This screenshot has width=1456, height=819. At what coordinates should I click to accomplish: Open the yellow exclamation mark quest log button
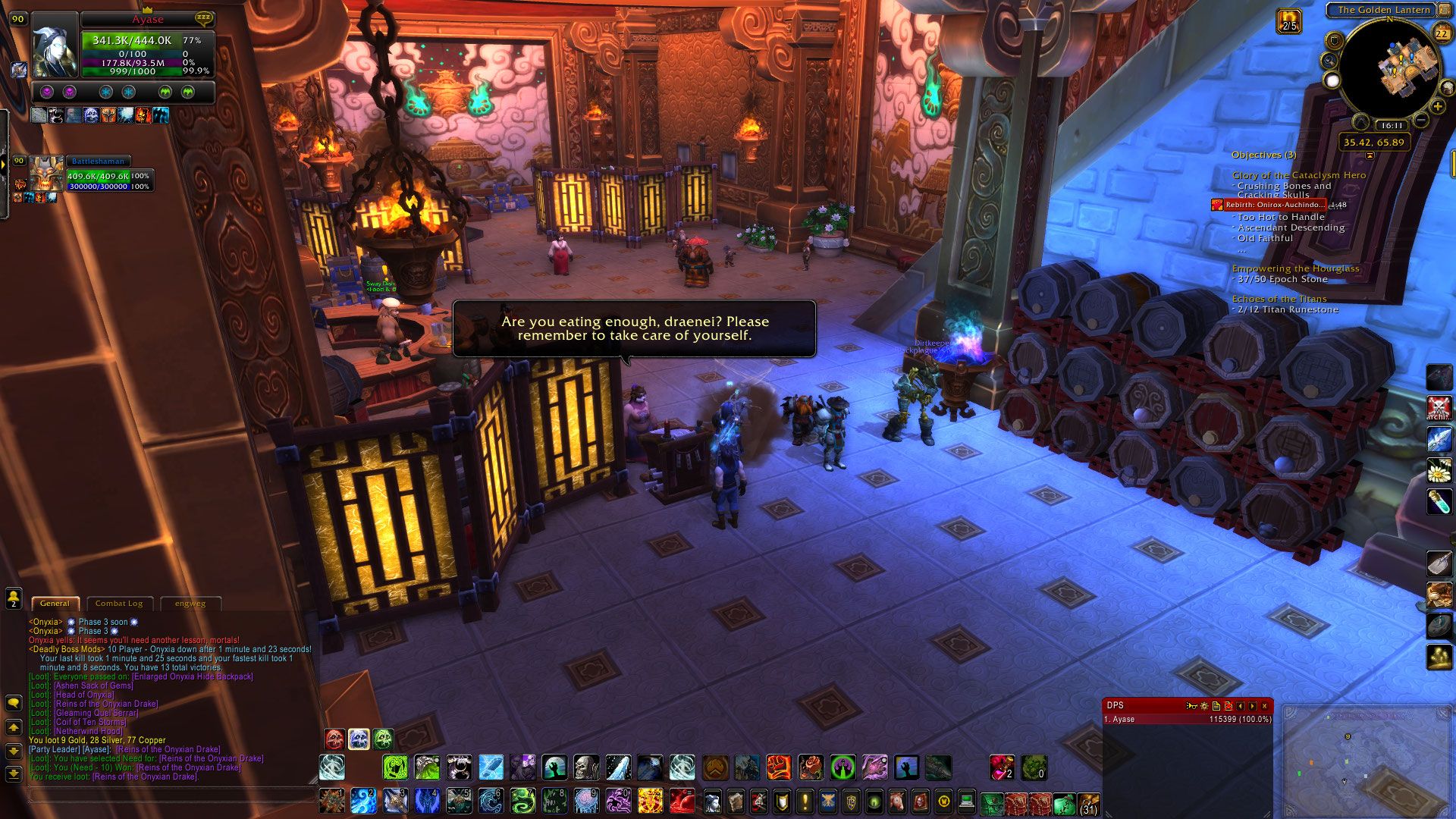(x=805, y=801)
